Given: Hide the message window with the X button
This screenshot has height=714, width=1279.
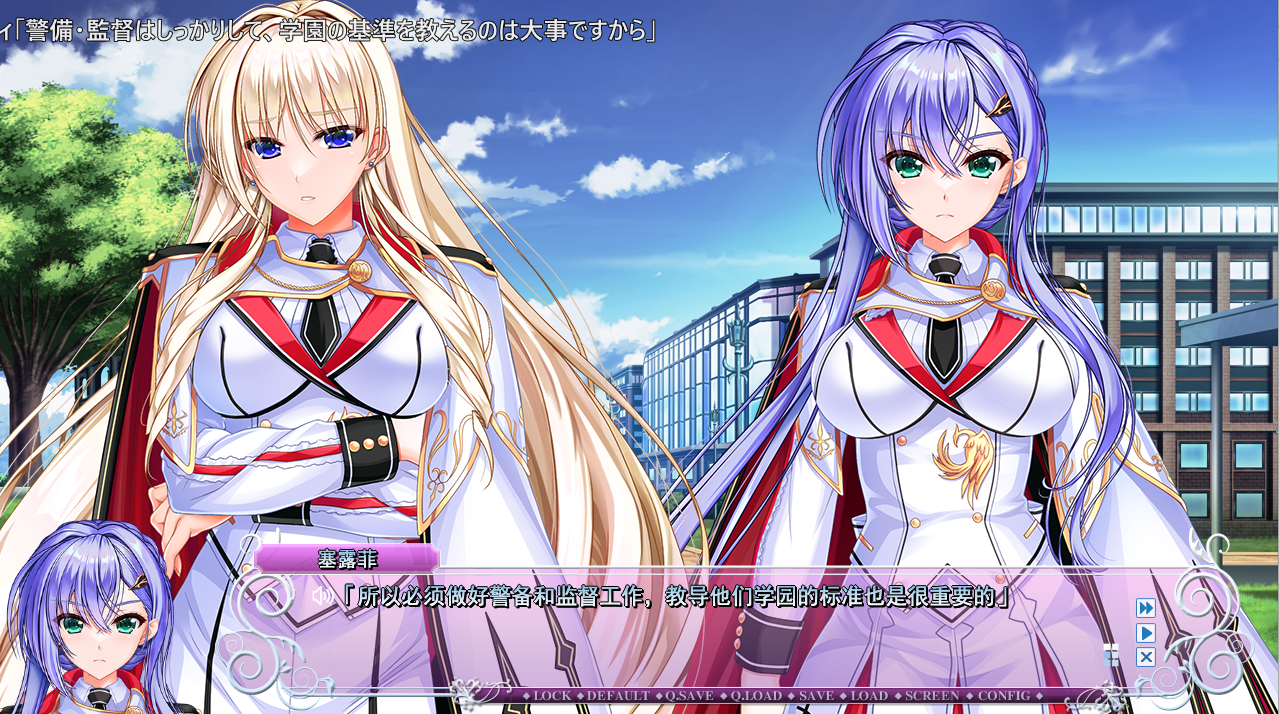Looking at the screenshot, I should point(1146,657).
